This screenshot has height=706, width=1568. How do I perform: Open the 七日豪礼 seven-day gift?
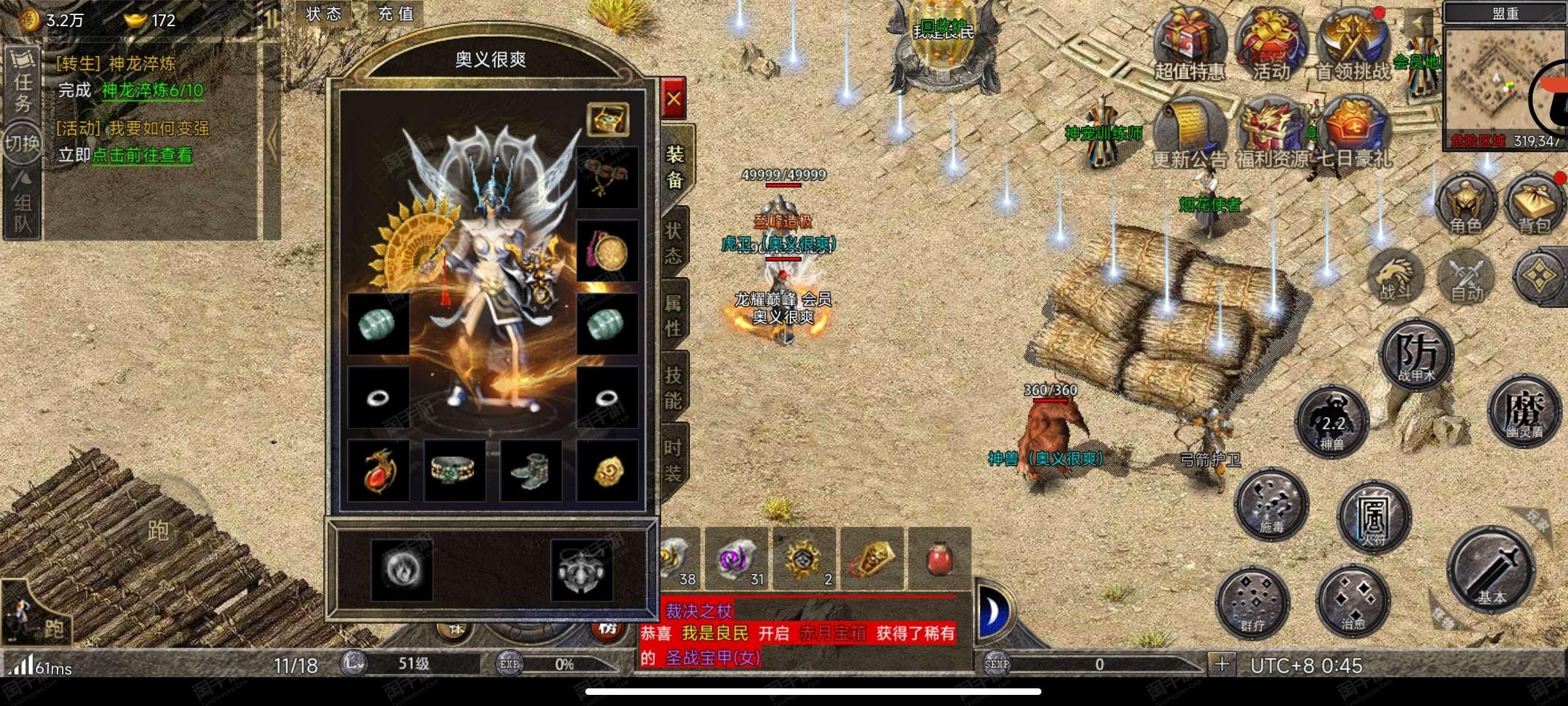(x=1353, y=133)
